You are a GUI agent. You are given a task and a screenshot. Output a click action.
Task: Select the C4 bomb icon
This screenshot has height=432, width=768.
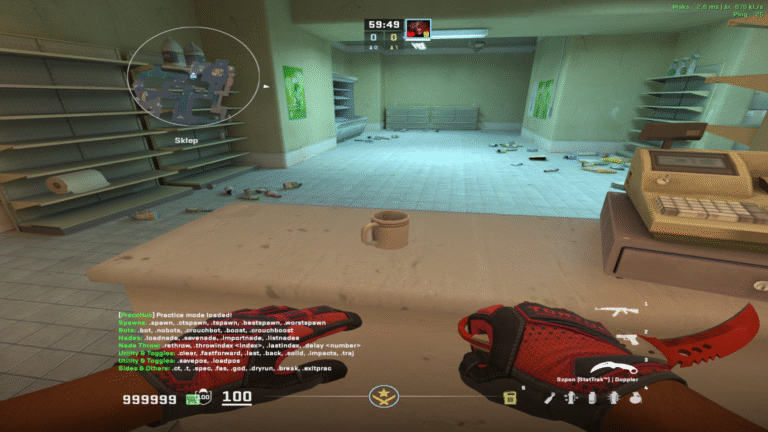coord(510,398)
